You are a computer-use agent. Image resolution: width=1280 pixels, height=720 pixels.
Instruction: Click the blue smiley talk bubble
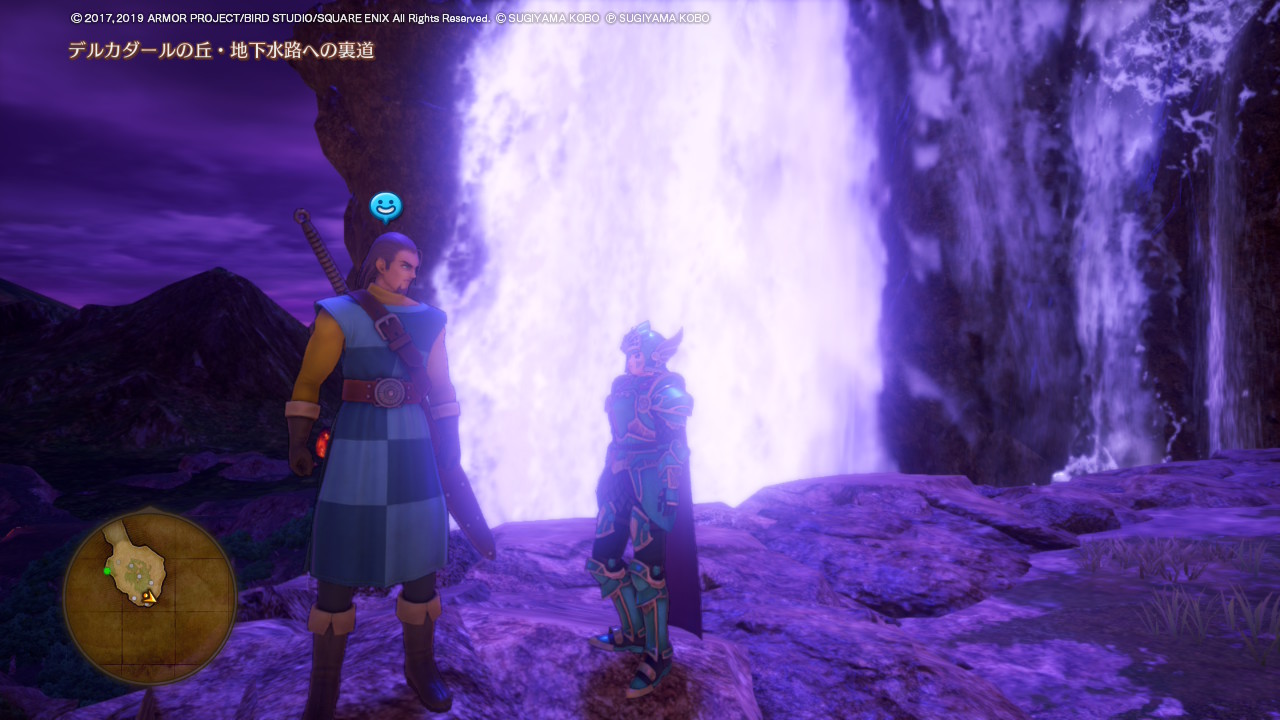(x=385, y=207)
